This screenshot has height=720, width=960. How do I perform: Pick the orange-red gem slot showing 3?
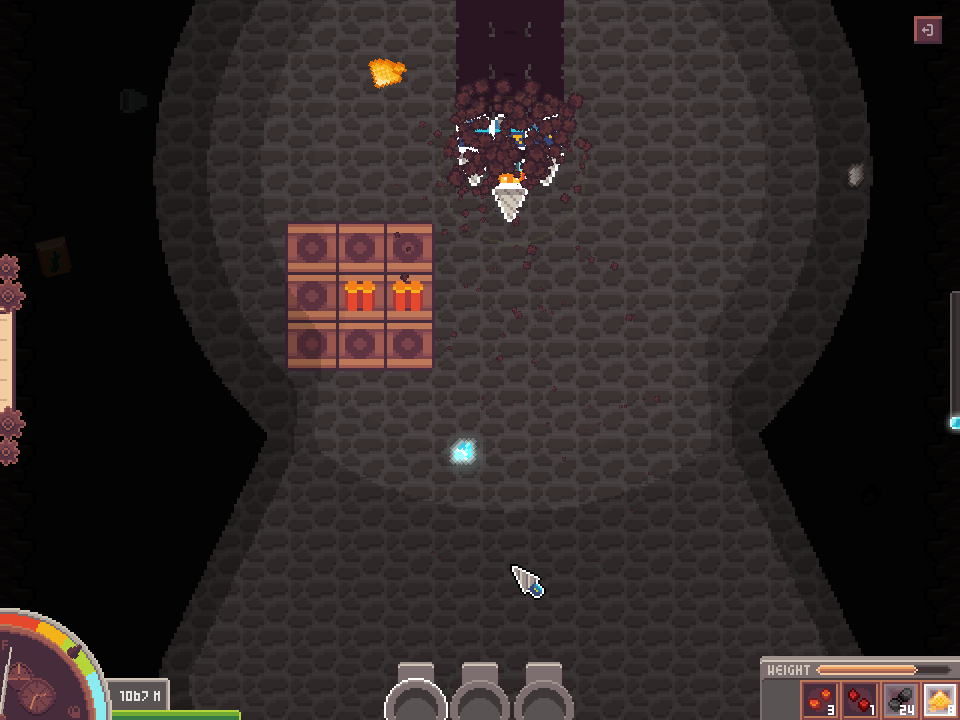coord(820,700)
